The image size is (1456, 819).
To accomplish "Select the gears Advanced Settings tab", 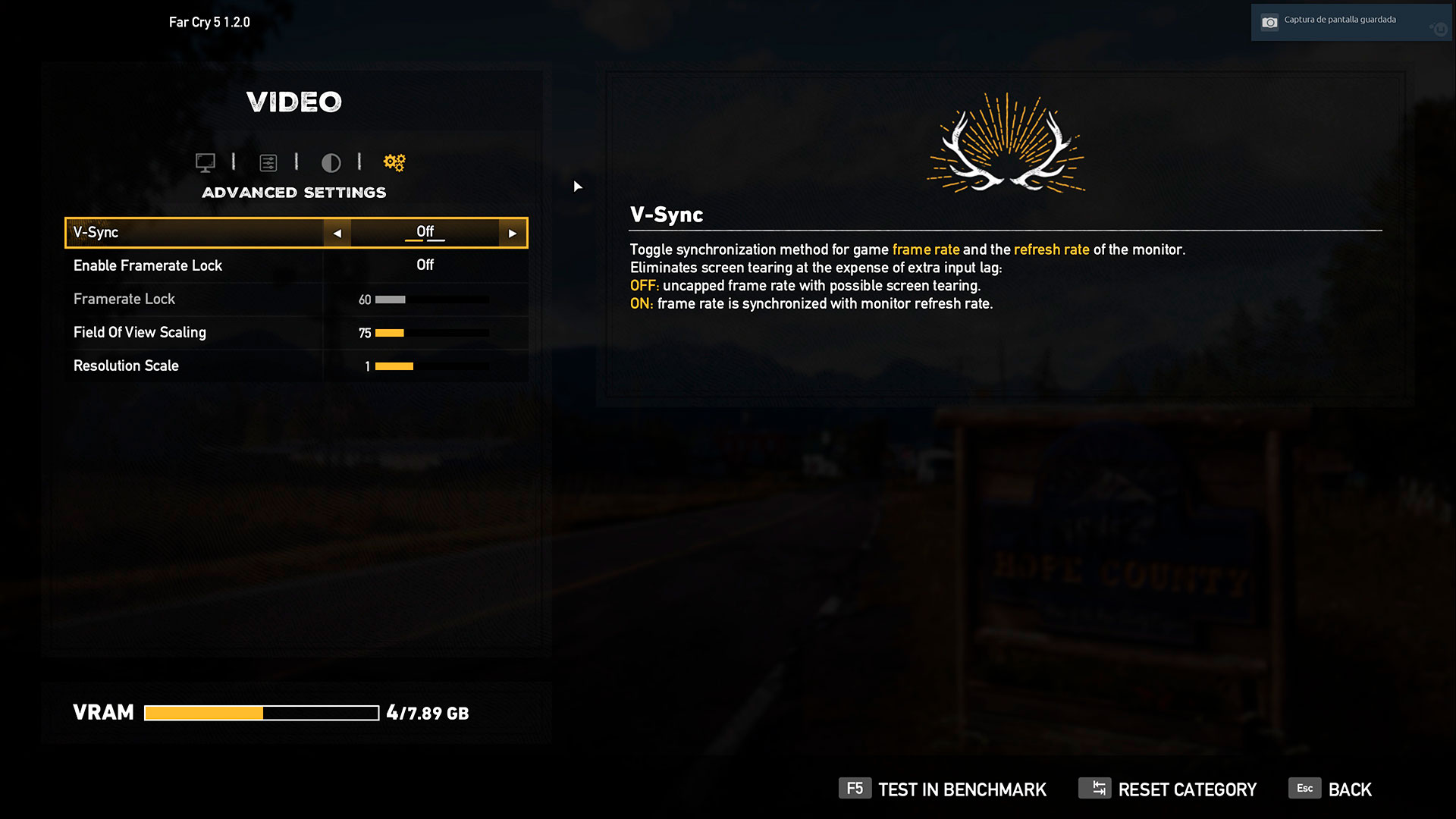I will click(x=394, y=162).
